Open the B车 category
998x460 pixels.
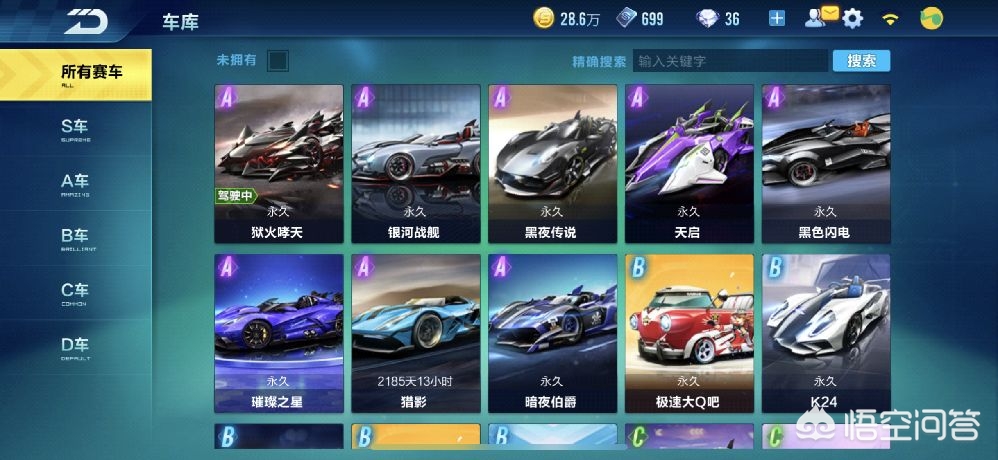click(x=75, y=237)
